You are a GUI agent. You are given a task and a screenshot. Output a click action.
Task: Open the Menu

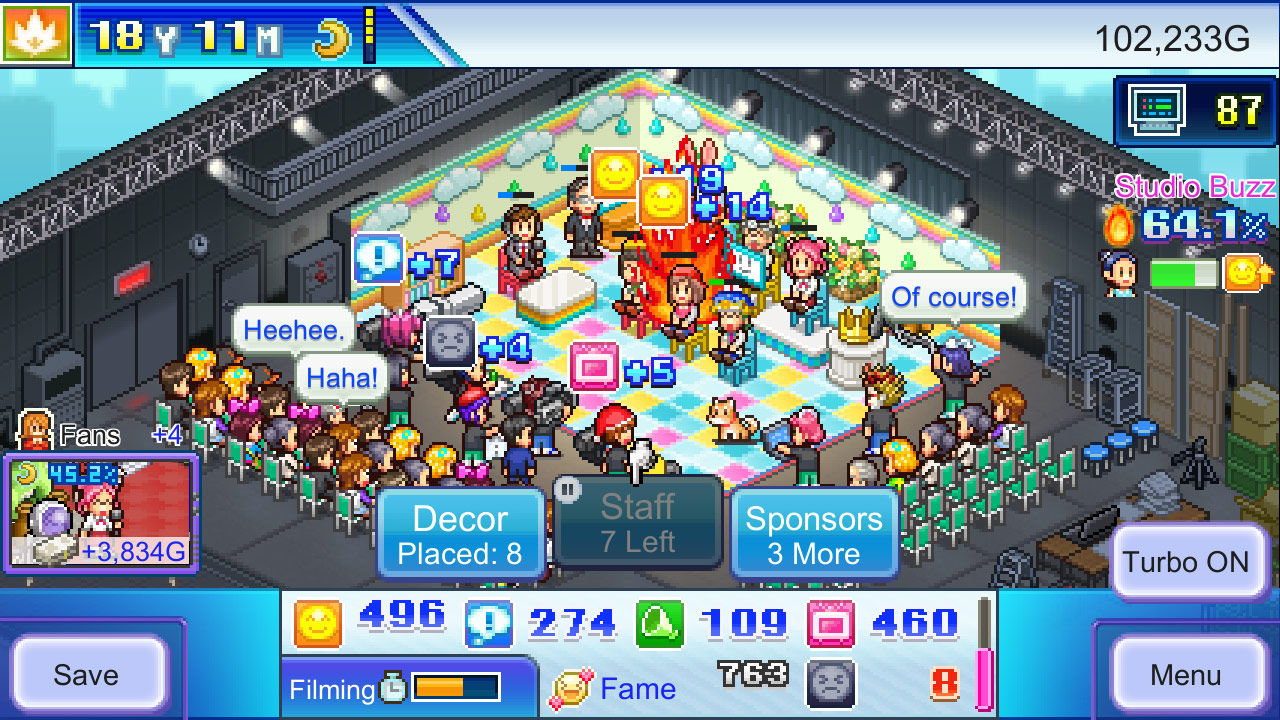(1188, 673)
